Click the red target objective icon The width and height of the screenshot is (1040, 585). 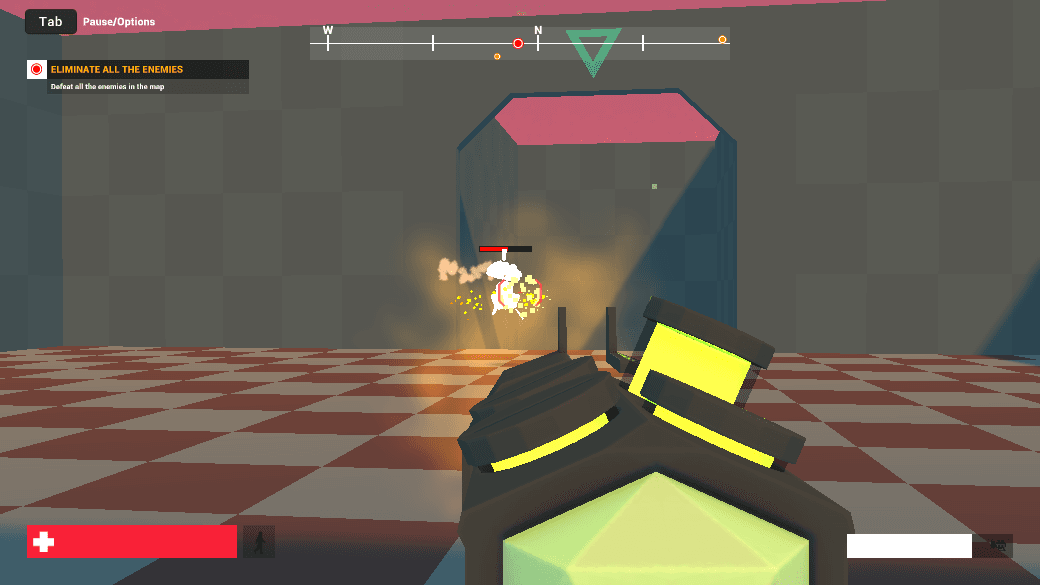(37, 70)
